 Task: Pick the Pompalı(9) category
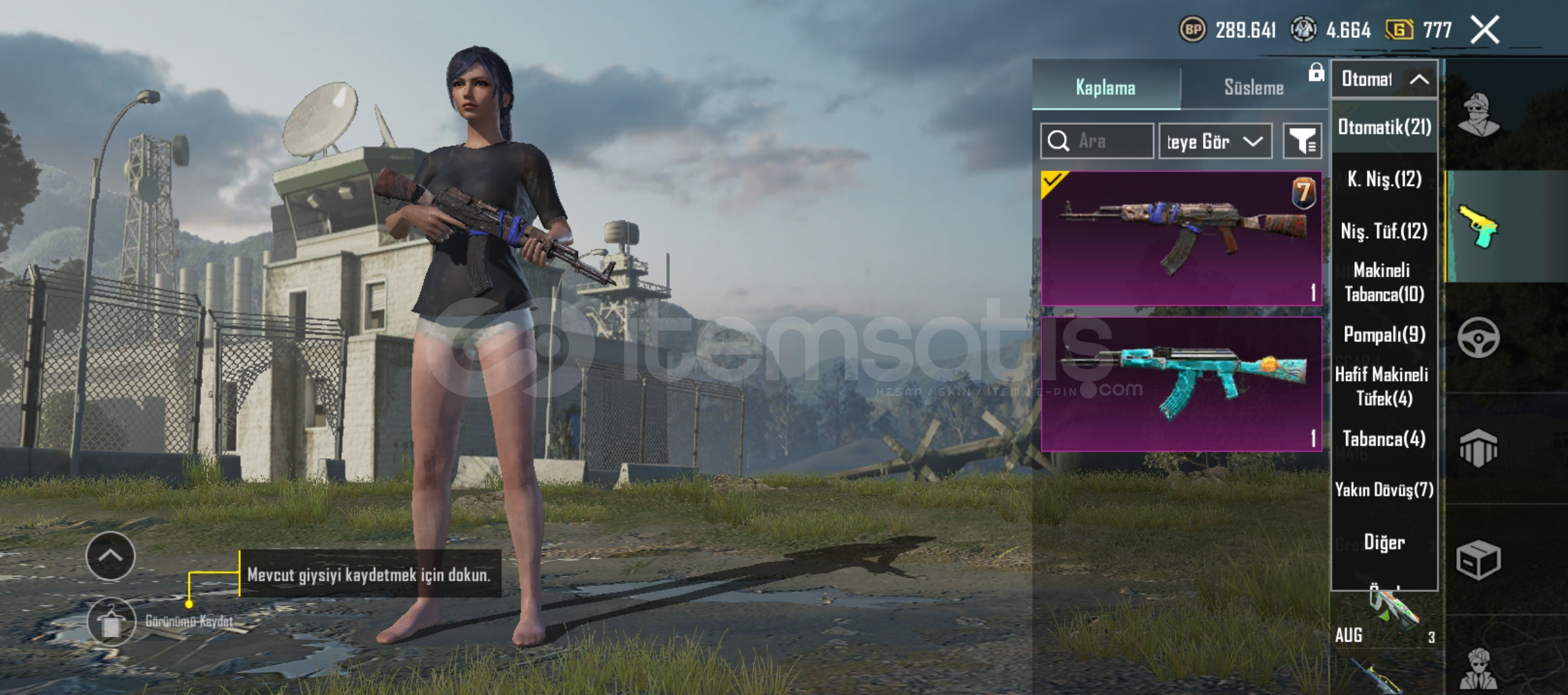pyautogui.click(x=1384, y=335)
